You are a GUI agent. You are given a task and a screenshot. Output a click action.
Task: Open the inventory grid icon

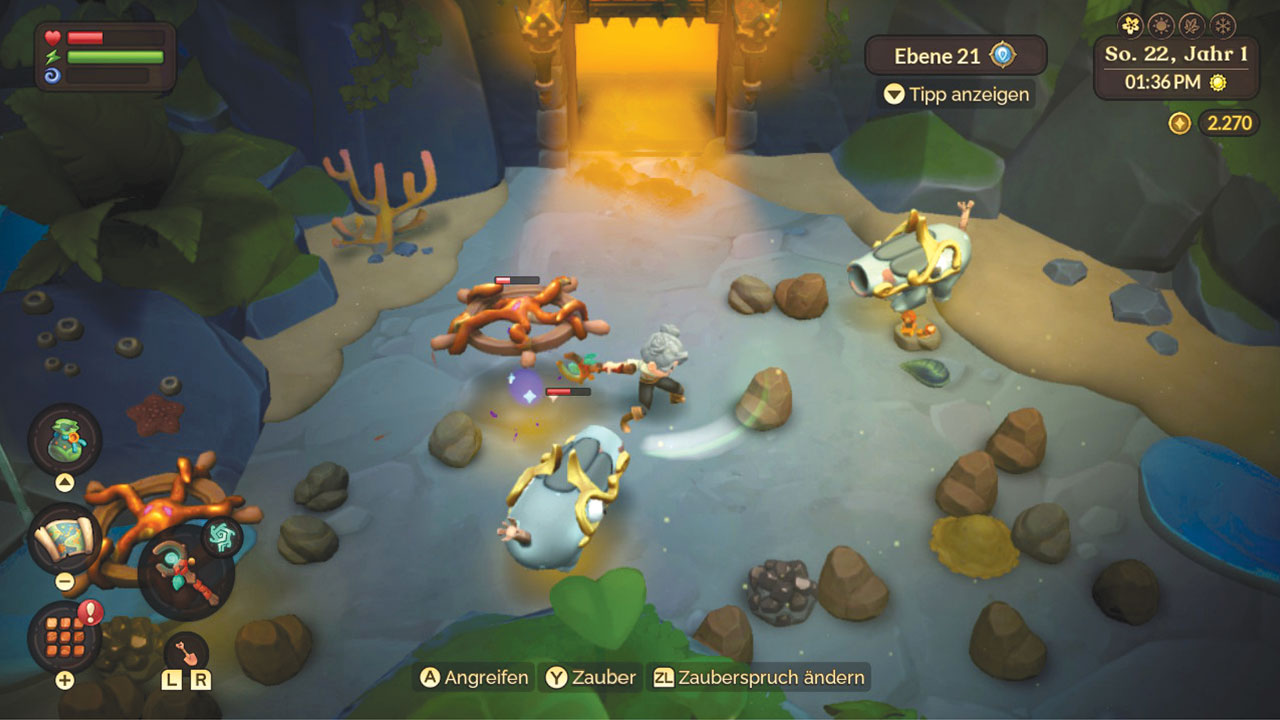[x=64, y=636]
